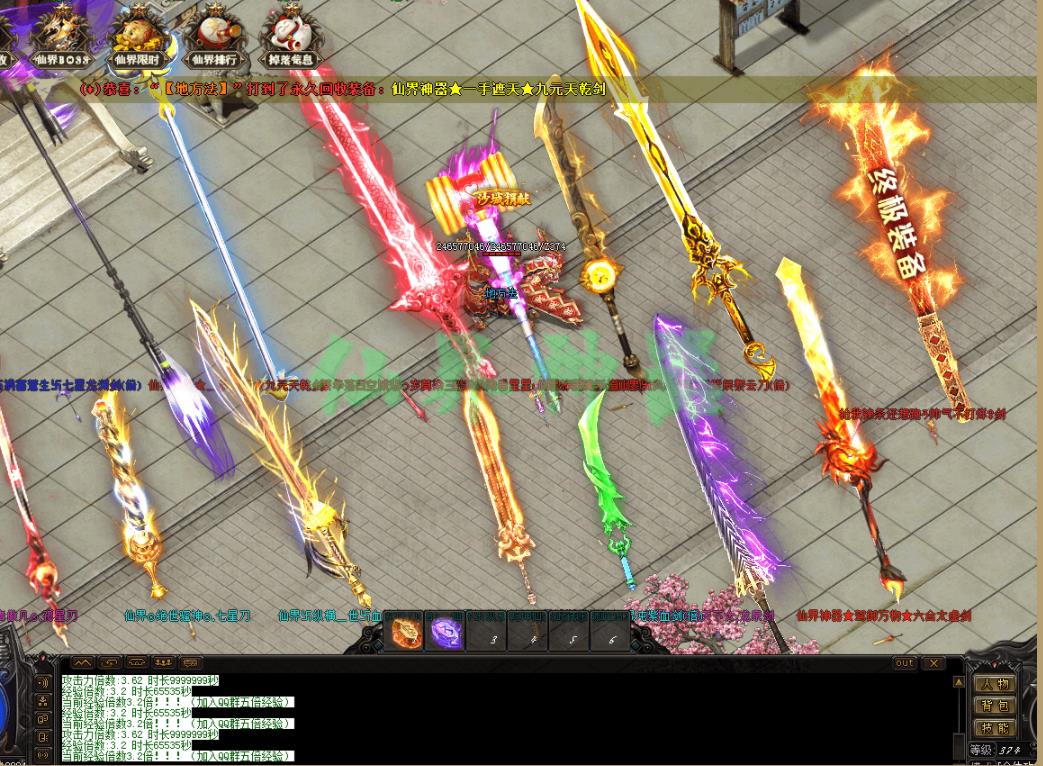Close the chat panel with X button
The width and height of the screenshot is (1043, 766).
click(932, 663)
